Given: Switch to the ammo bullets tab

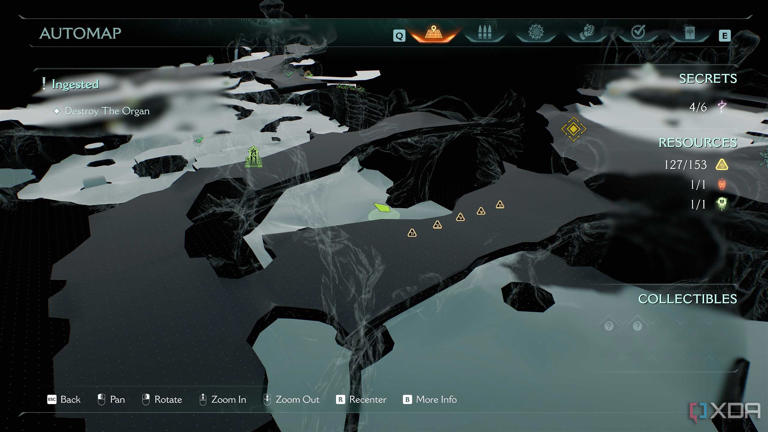Looking at the screenshot, I should click(x=485, y=33).
